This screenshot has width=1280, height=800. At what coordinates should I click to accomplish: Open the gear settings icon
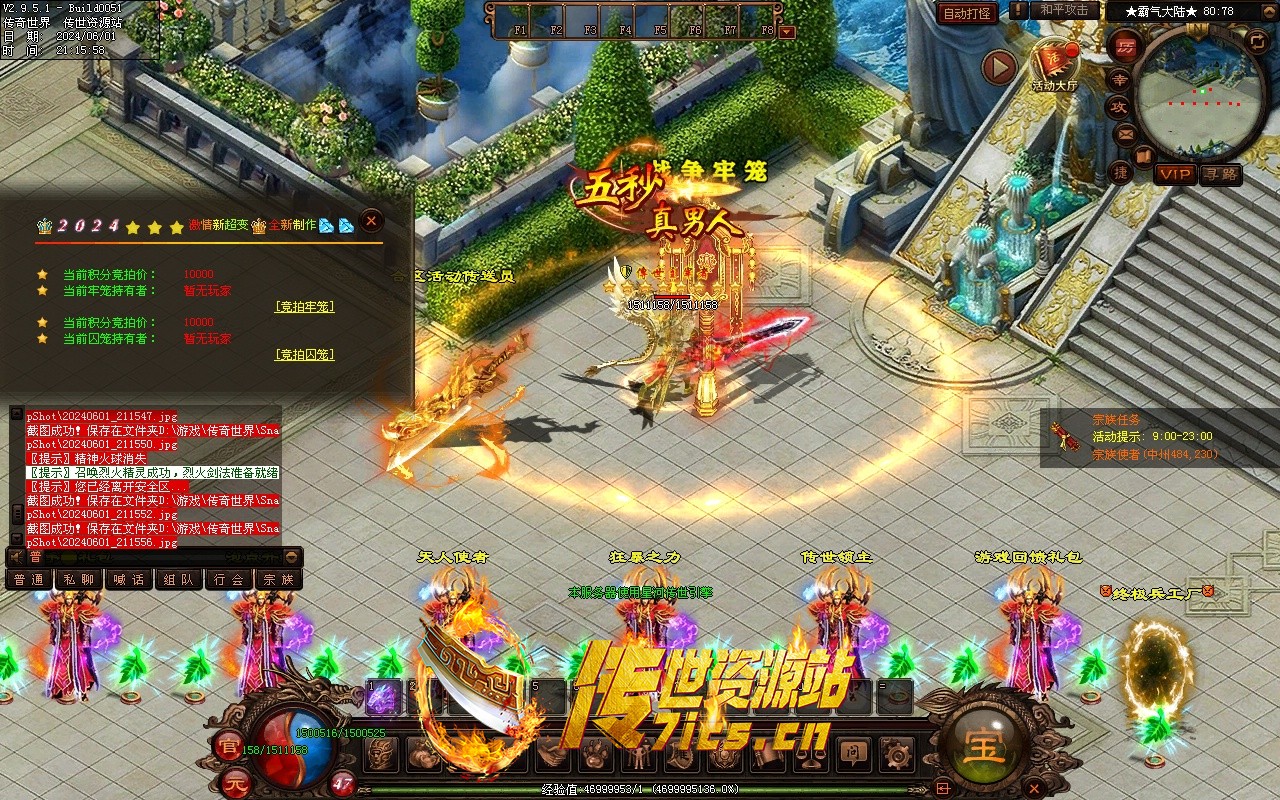tap(893, 752)
